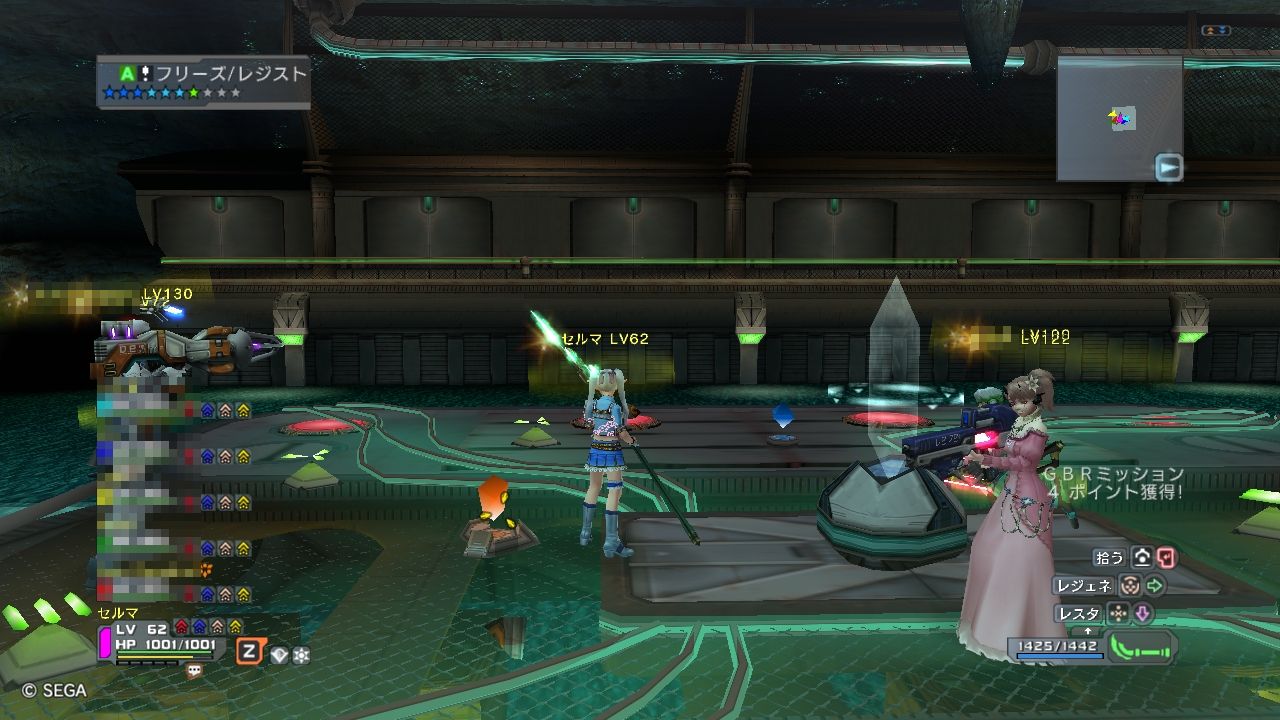
Task: Open the chat speech bubble icon
Action: [194, 671]
